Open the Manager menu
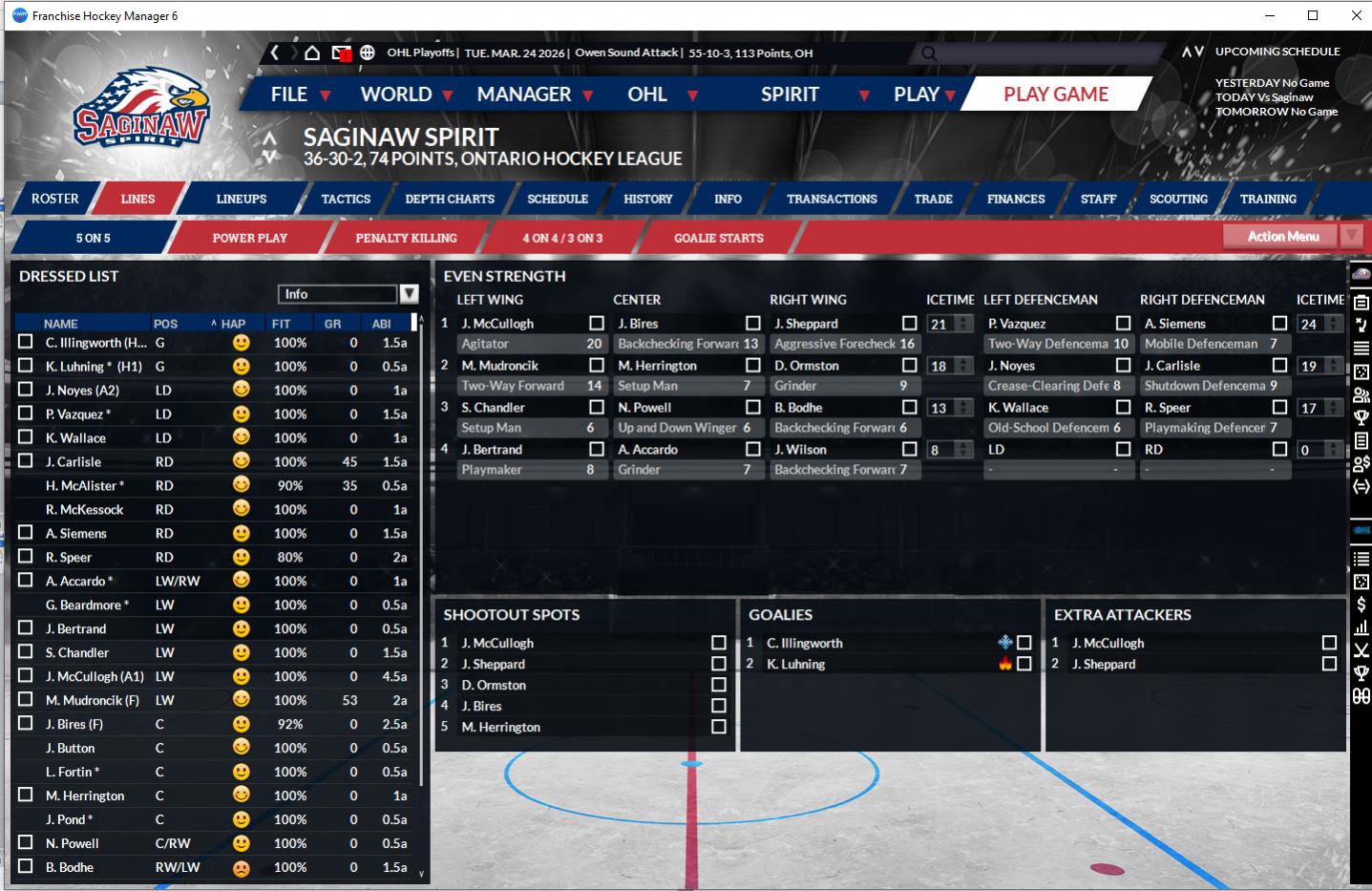Viewport: 1372px width, 891px height. 524,94
